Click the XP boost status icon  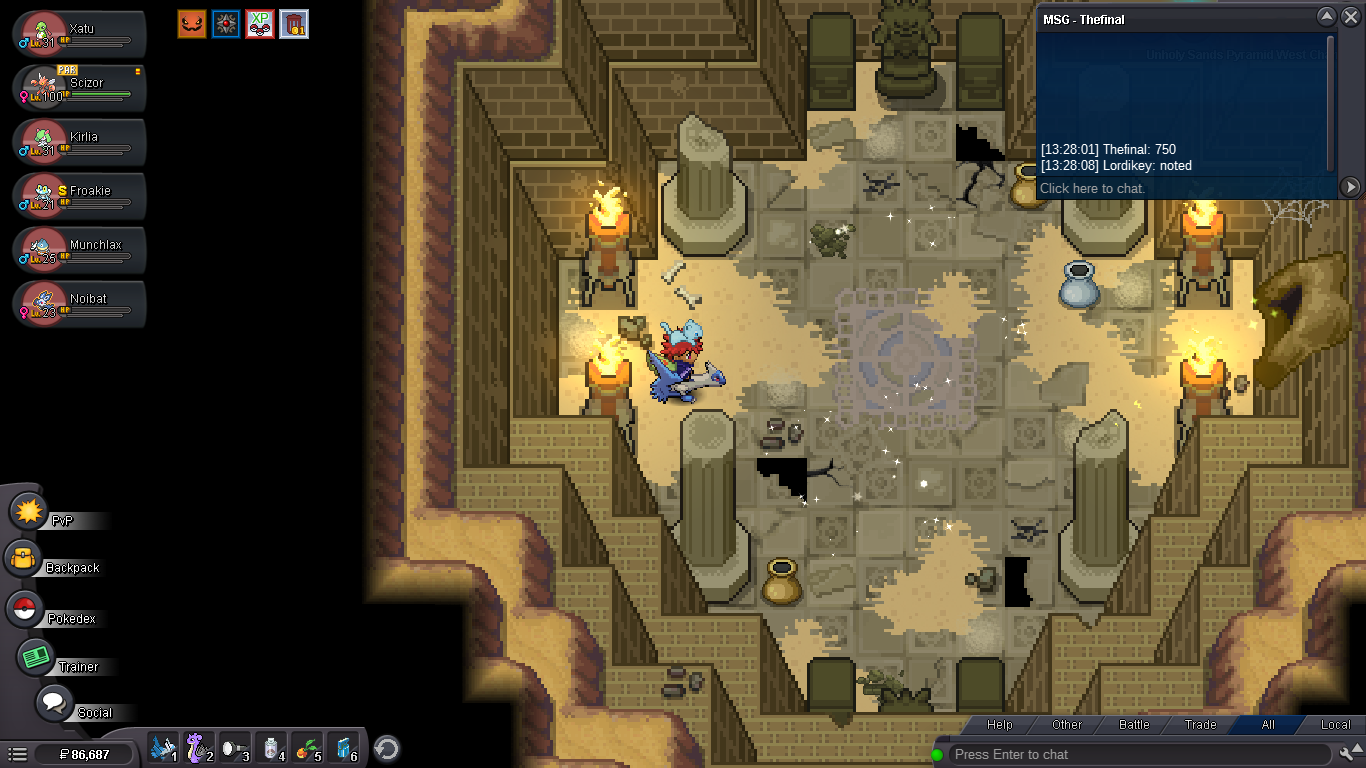[x=260, y=24]
